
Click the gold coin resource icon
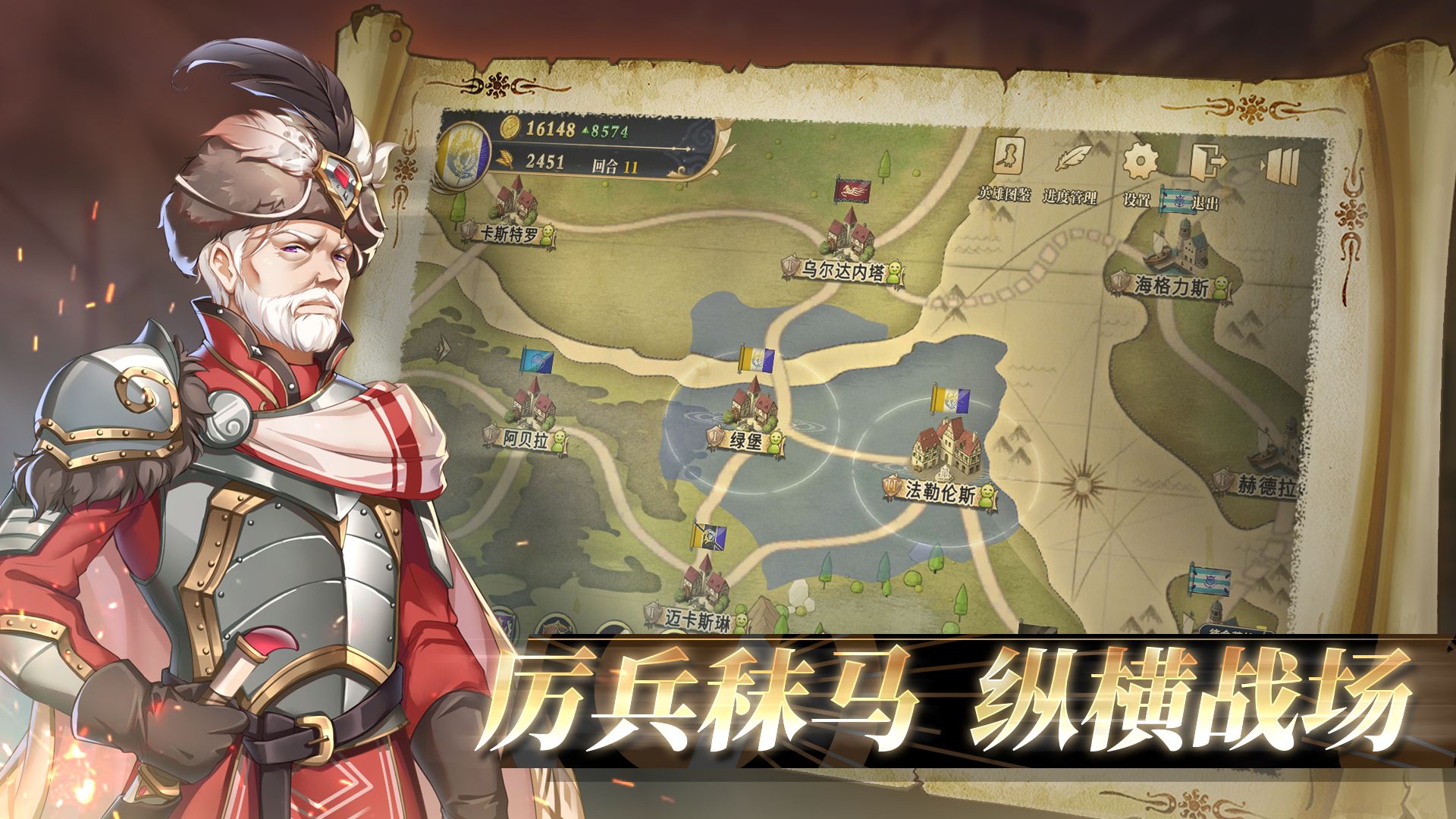pyautogui.click(x=510, y=129)
